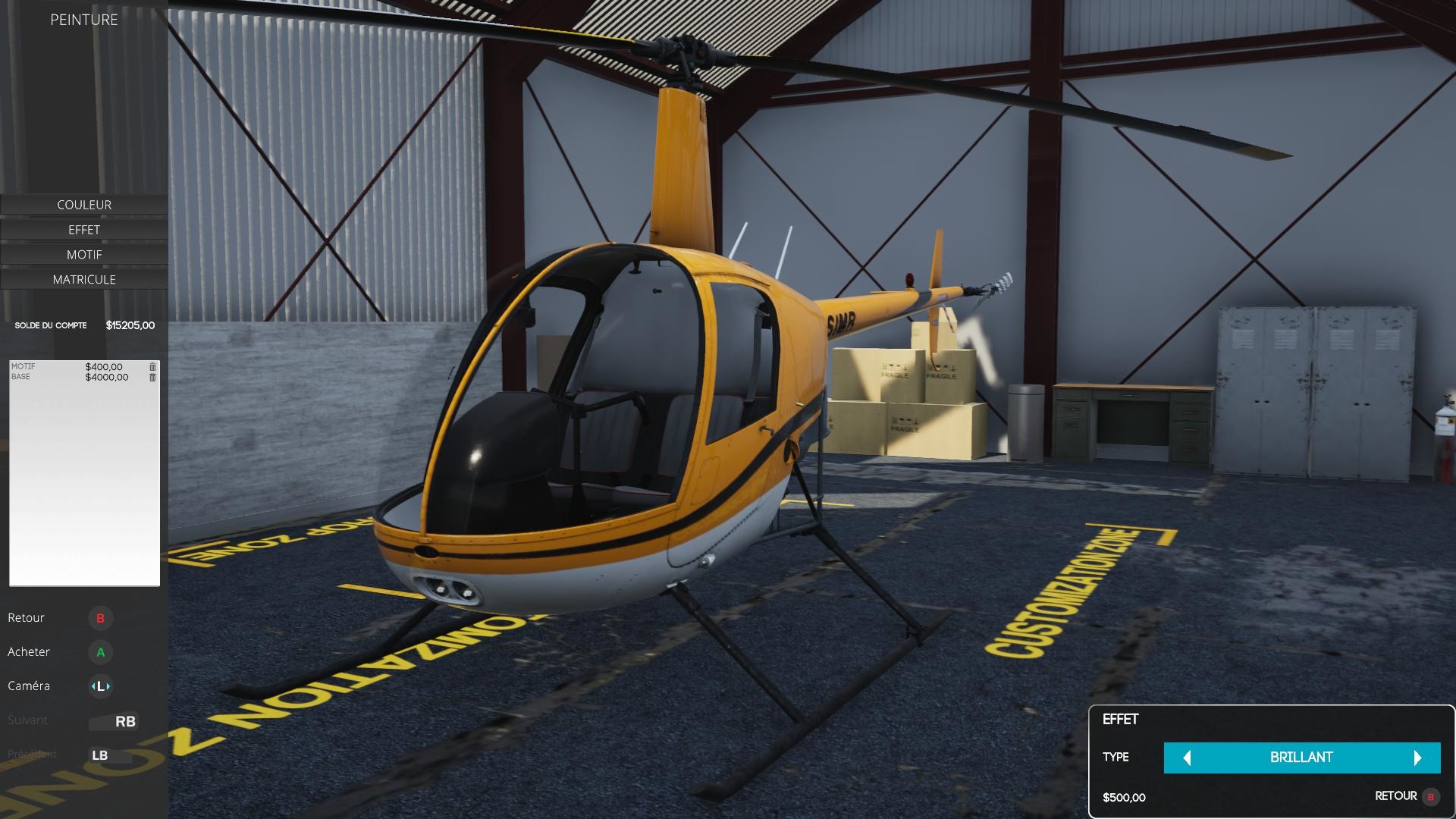Click the Acheter button
1456x819 pixels.
click(x=28, y=651)
